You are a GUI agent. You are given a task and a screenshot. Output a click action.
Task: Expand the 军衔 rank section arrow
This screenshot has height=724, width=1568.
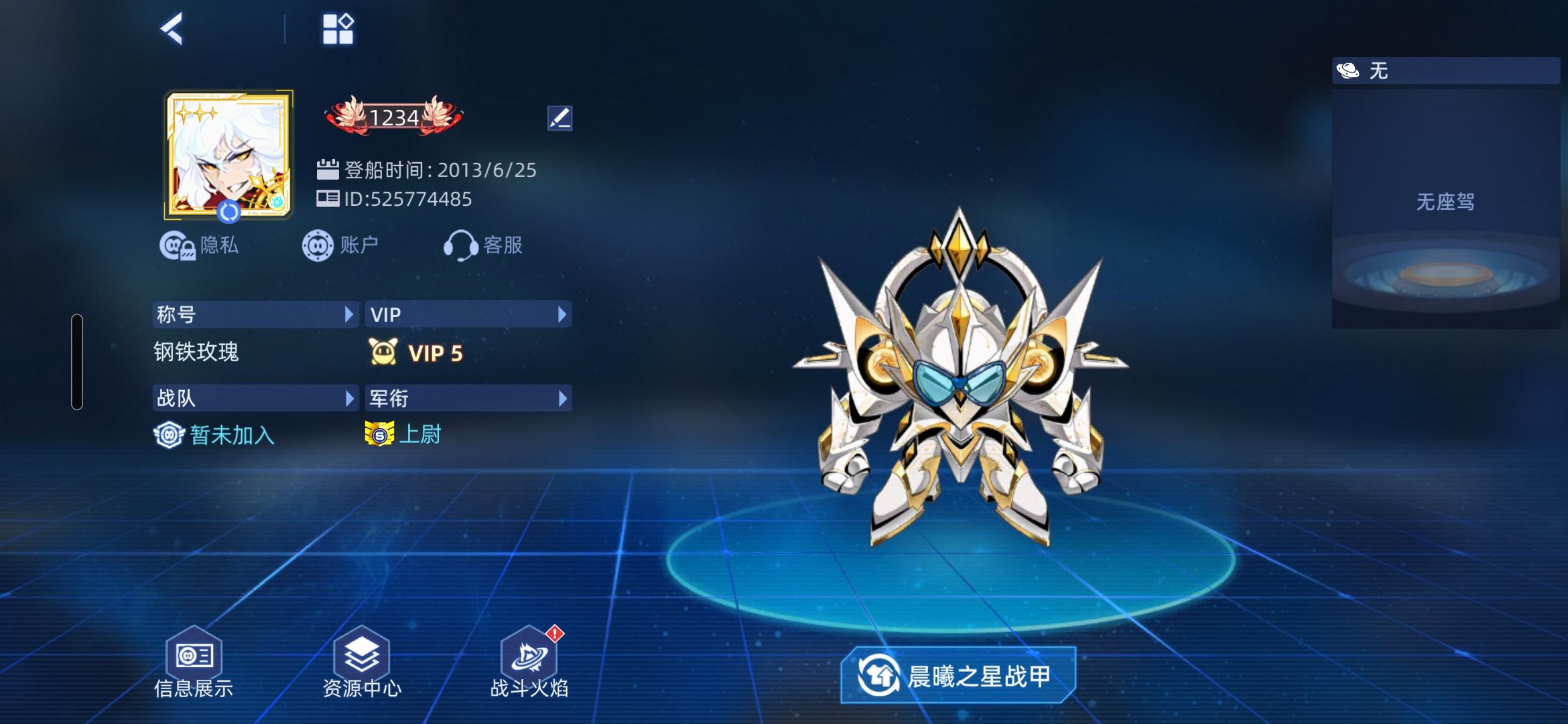point(562,398)
